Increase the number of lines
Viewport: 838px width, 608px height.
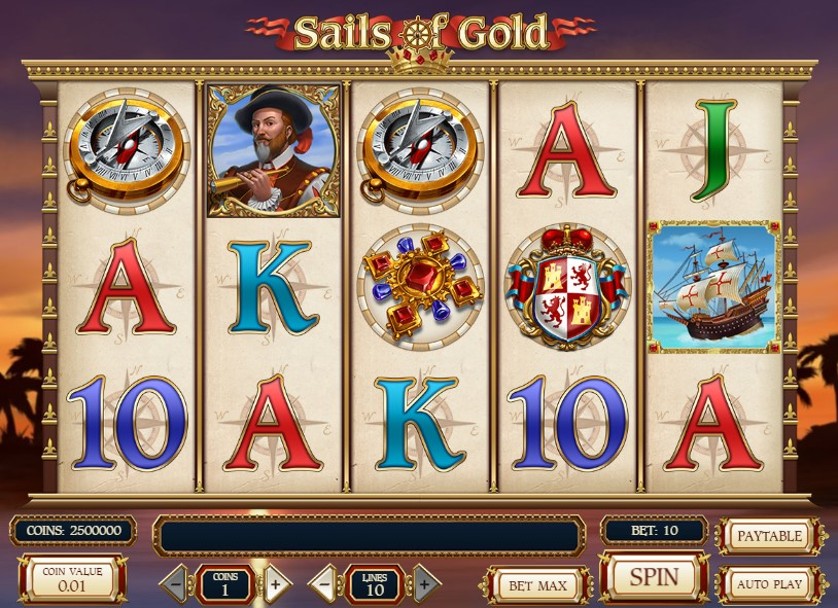[x=425, y=582]
